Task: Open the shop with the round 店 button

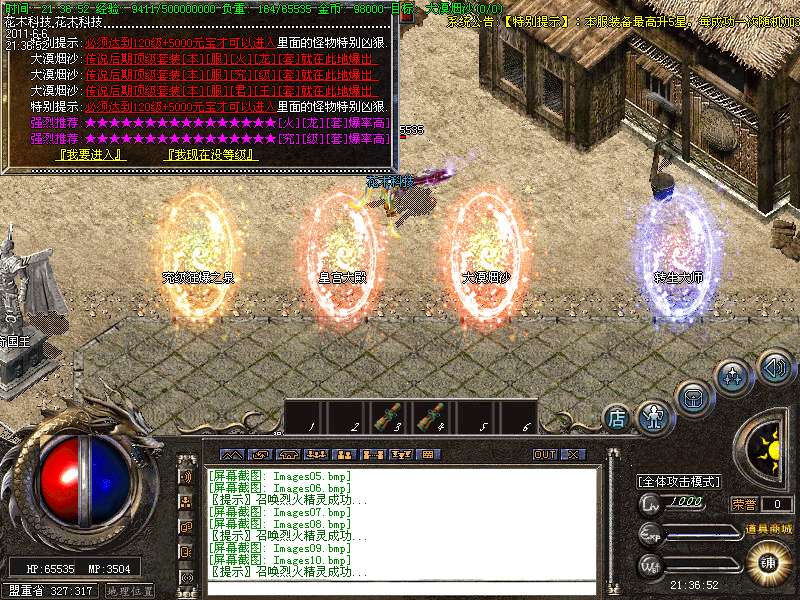Action: [618, 419]
